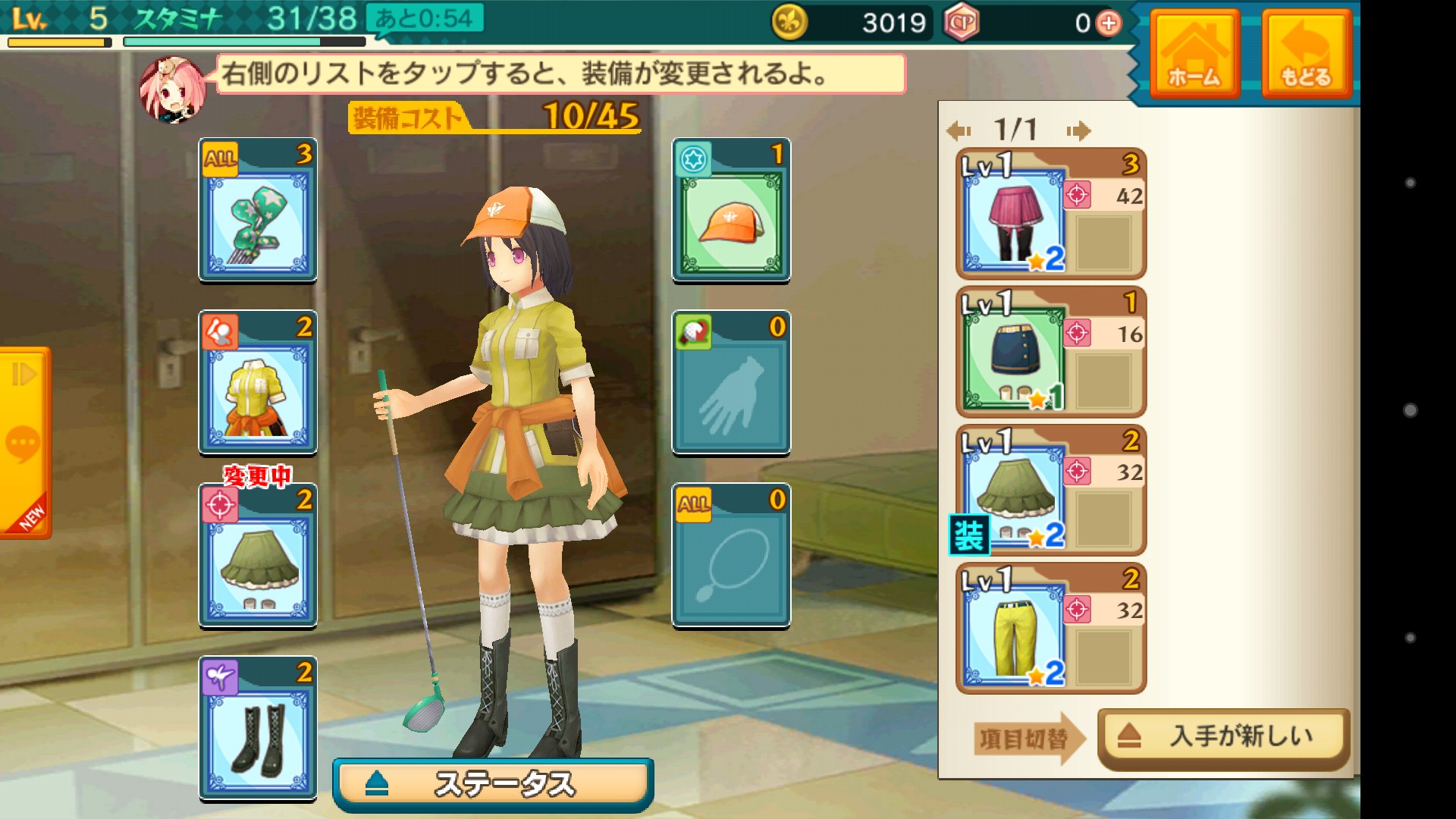Change sort order with 入手が新しい button
The width and height of the screenshot is (1456, 819).
coord(1222,736)
